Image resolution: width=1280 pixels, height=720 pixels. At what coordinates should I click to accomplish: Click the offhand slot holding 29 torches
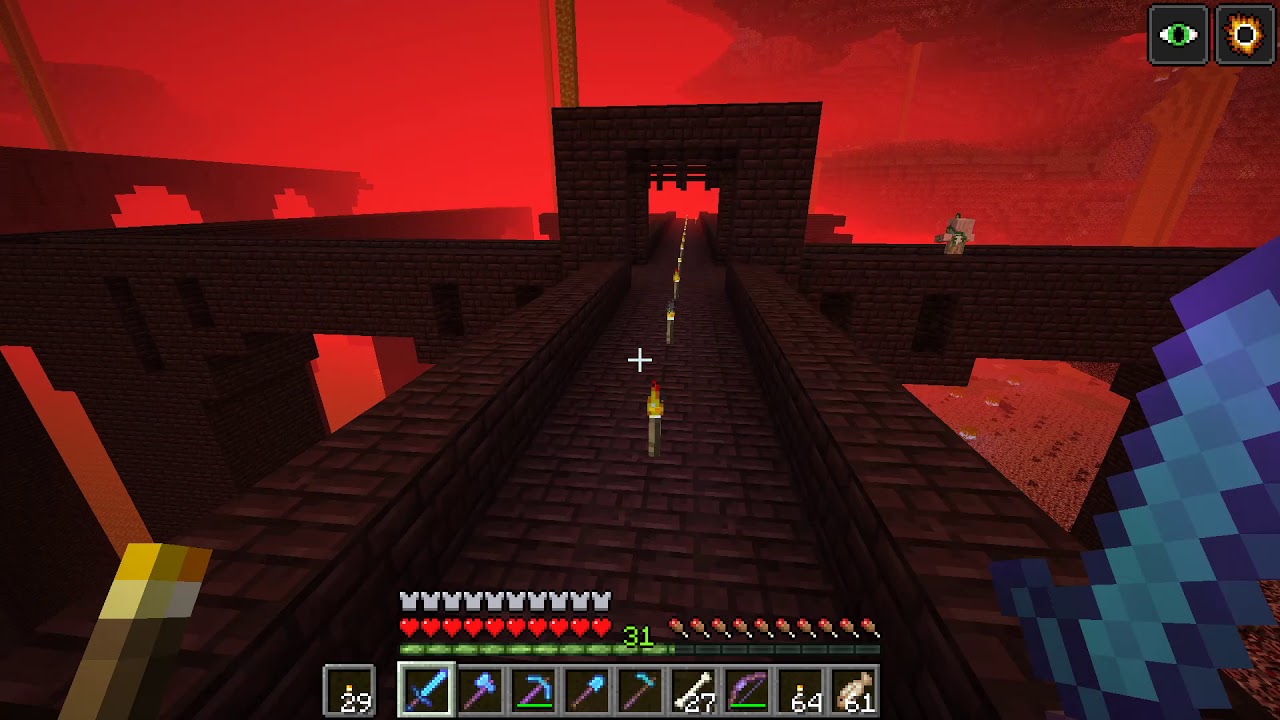coord(349,690)
